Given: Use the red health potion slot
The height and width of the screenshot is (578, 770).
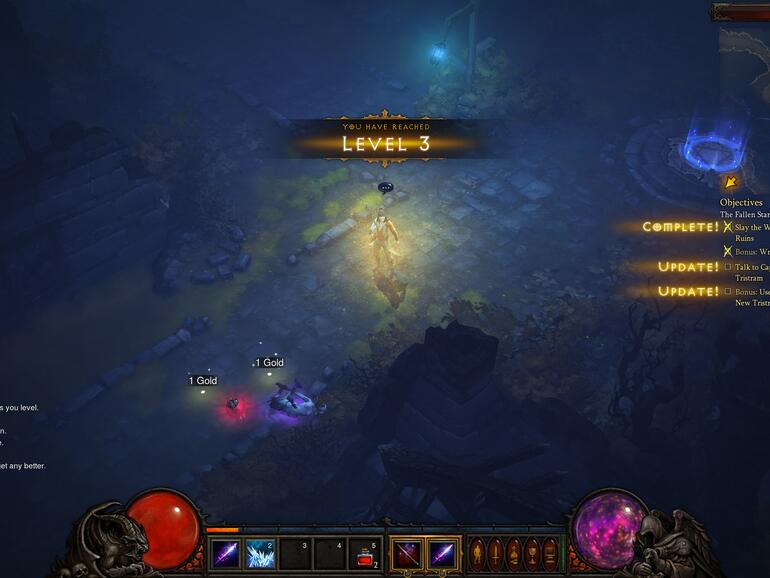Looking at the screenshot, I should click(365, 553).
